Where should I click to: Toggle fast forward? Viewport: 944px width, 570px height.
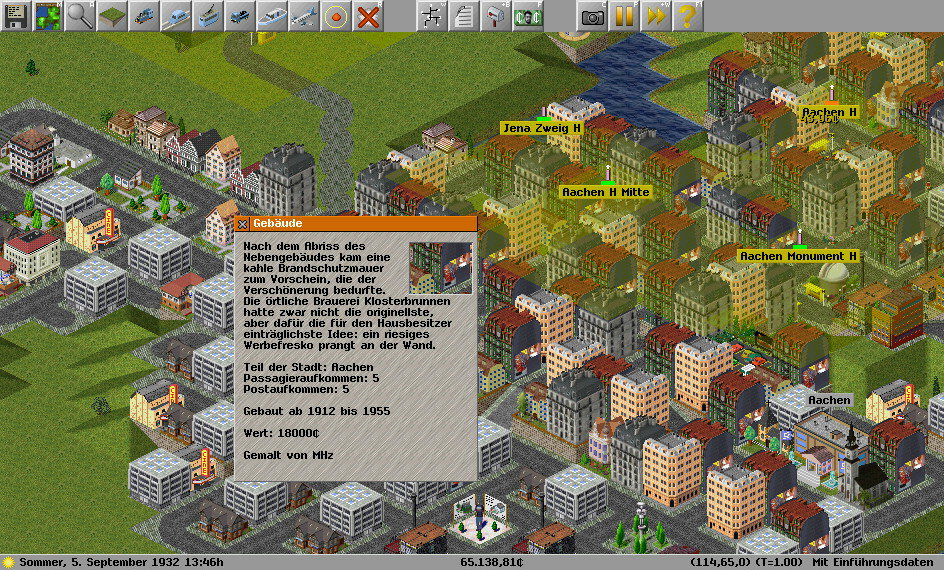(656, 15)
